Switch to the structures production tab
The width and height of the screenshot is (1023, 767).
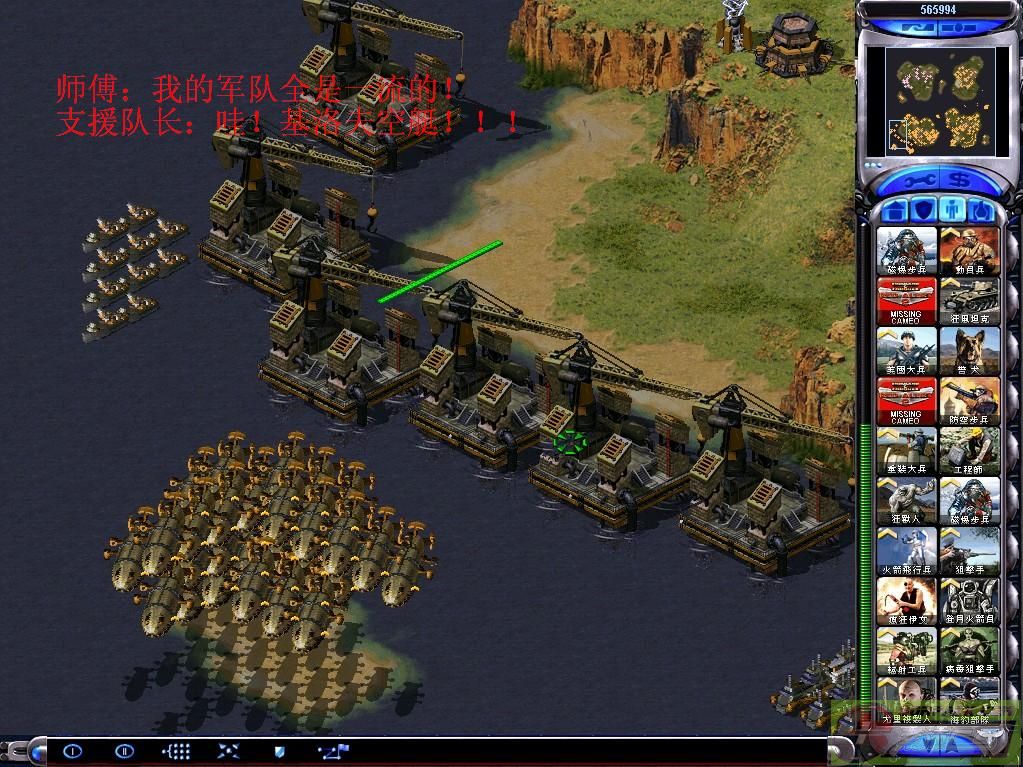(x=896, y=211)
